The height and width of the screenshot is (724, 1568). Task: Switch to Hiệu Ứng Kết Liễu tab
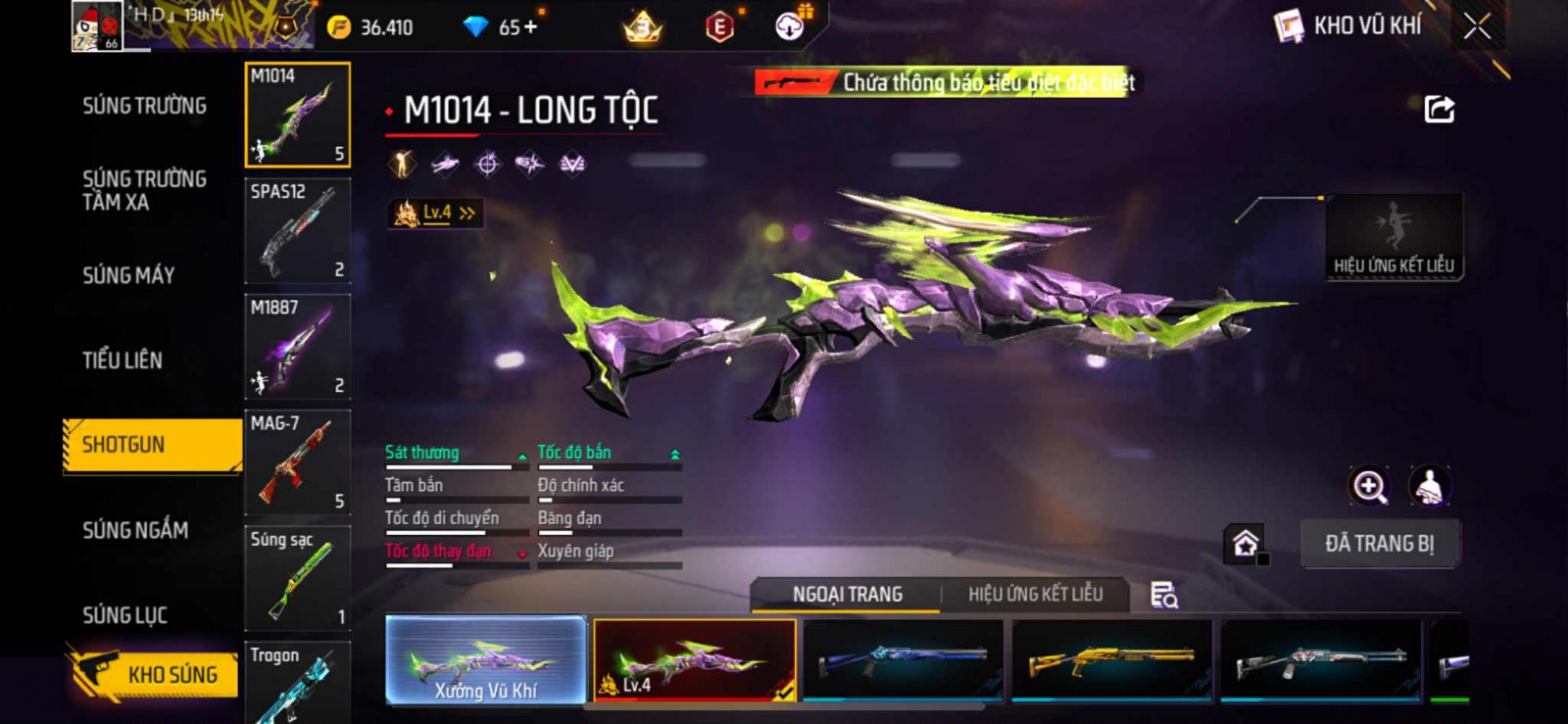(1035, 595)
